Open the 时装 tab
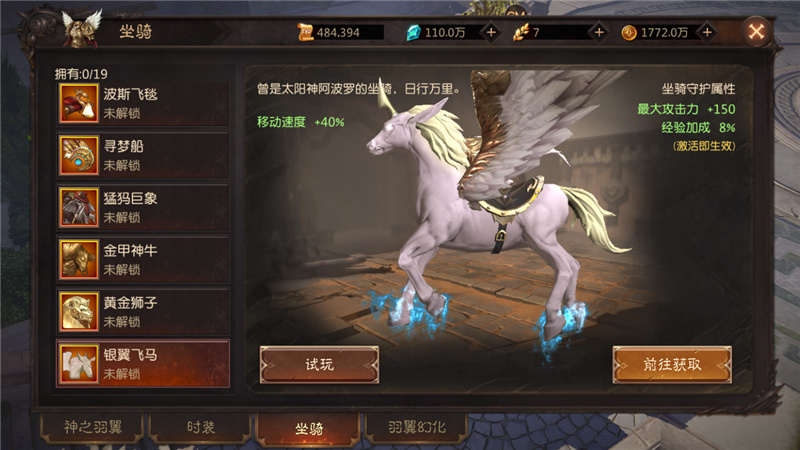Viewport: 800px width, 450px height. pyautogui.click(x=200, y=427)
